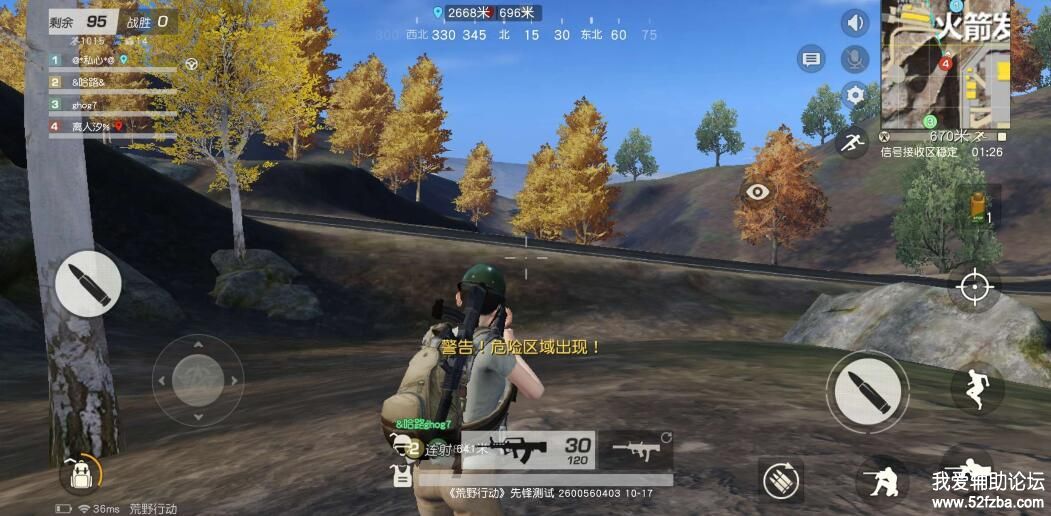1051x516 pixels.
Task: Tap the left-side bullet fire button
Action: [x=88, y=284]
